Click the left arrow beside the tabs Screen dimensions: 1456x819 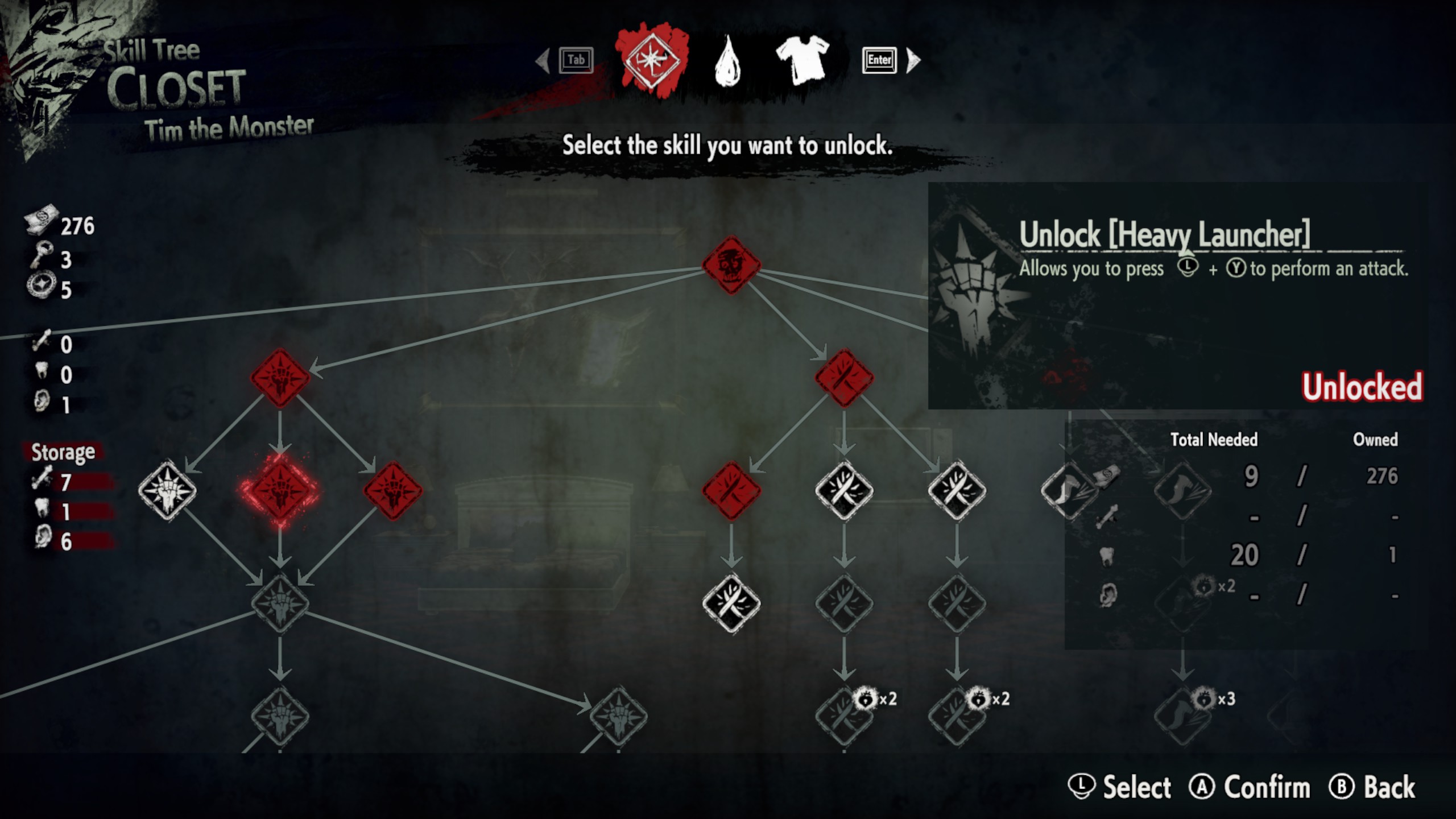click(x=543, y=60)
